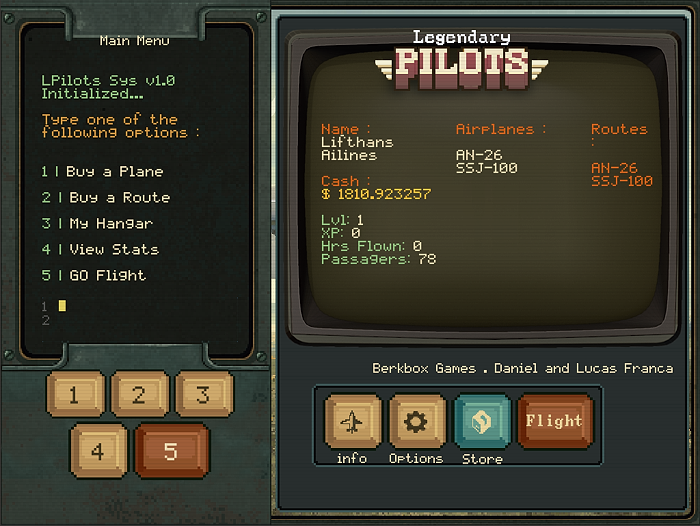Screen dimensions: 700x526
Task: Select the Buy a Route menu entry
Action: [x=106, y=198]
